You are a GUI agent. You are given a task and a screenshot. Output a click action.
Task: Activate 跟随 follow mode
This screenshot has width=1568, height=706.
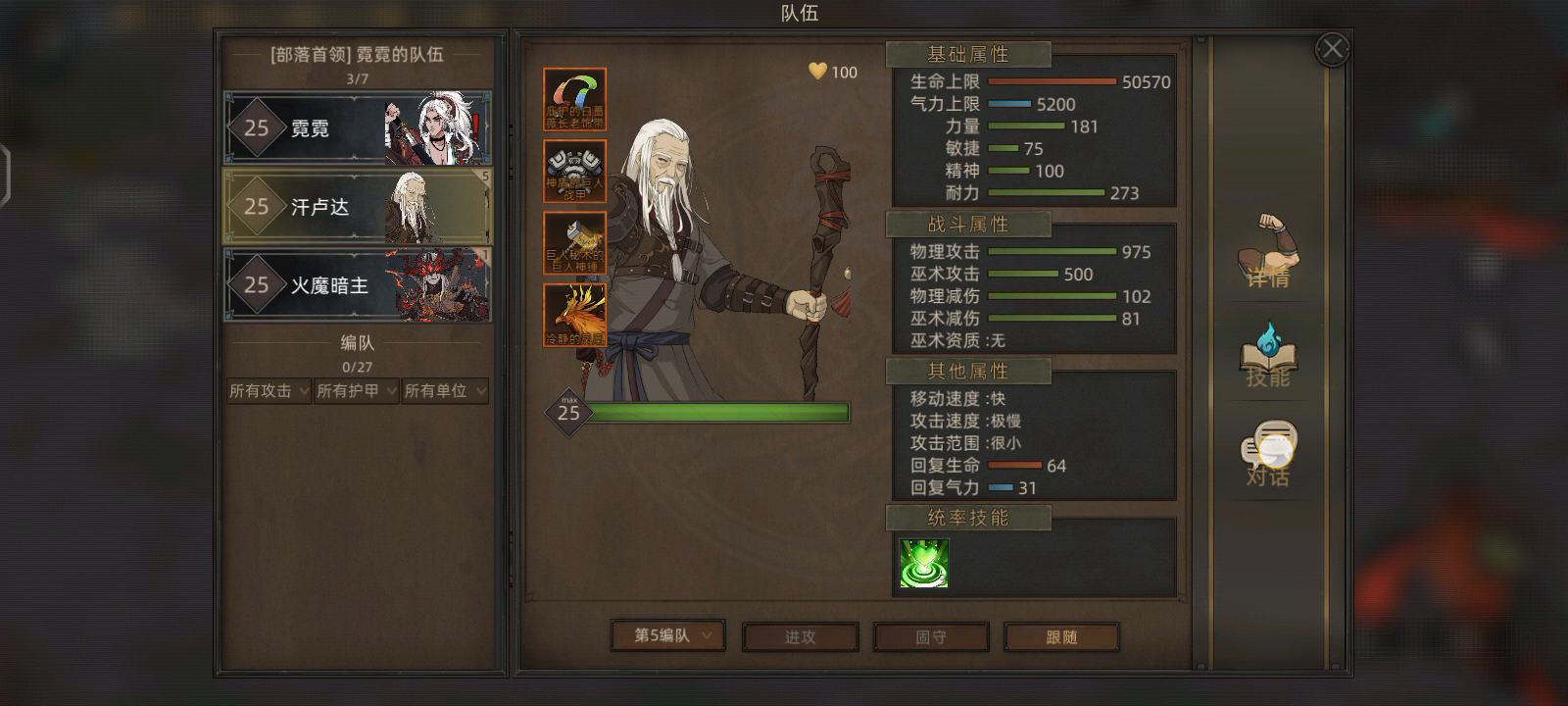[1061, 636]
